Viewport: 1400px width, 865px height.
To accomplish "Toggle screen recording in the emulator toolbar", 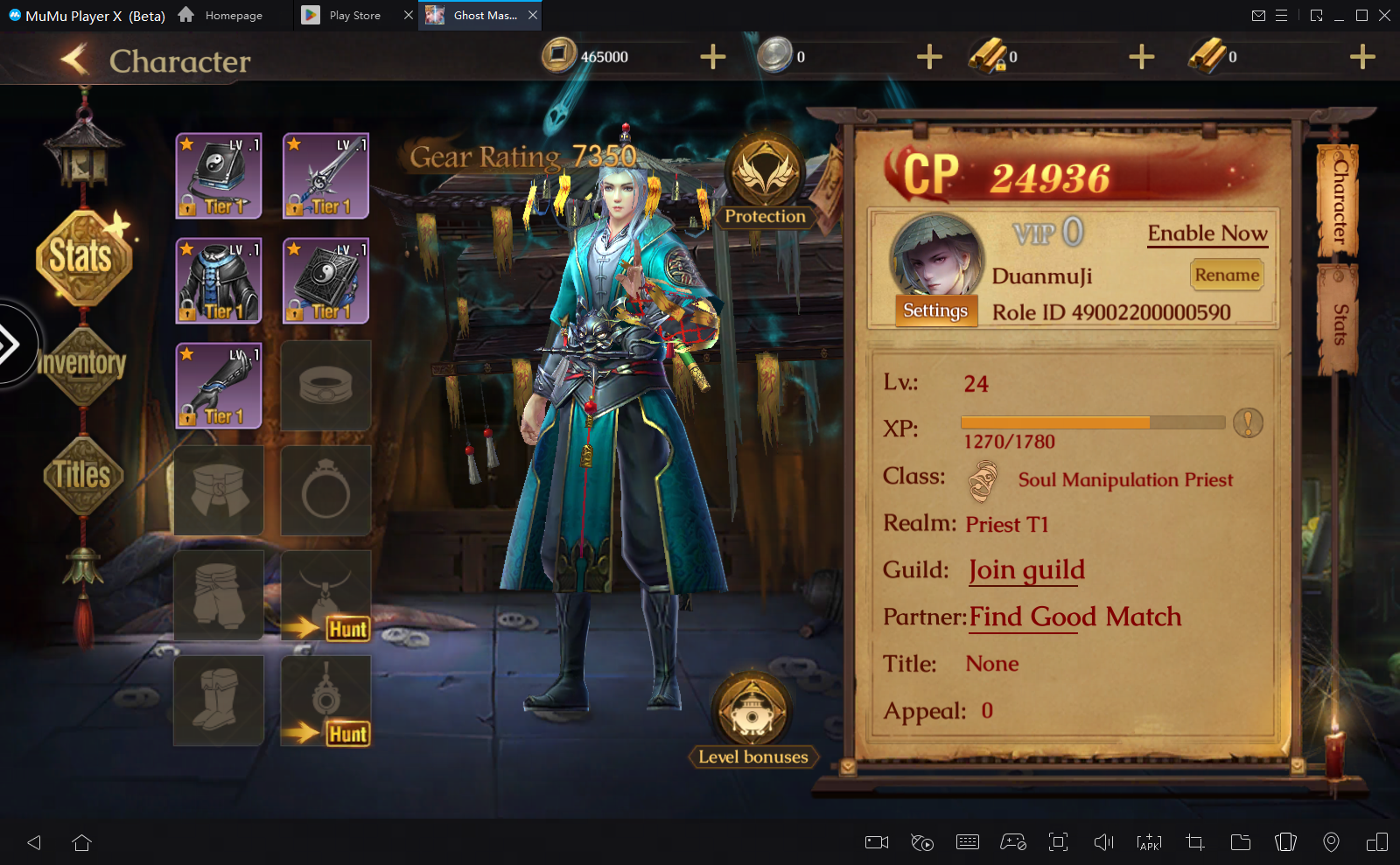I will tap(876, 842).
